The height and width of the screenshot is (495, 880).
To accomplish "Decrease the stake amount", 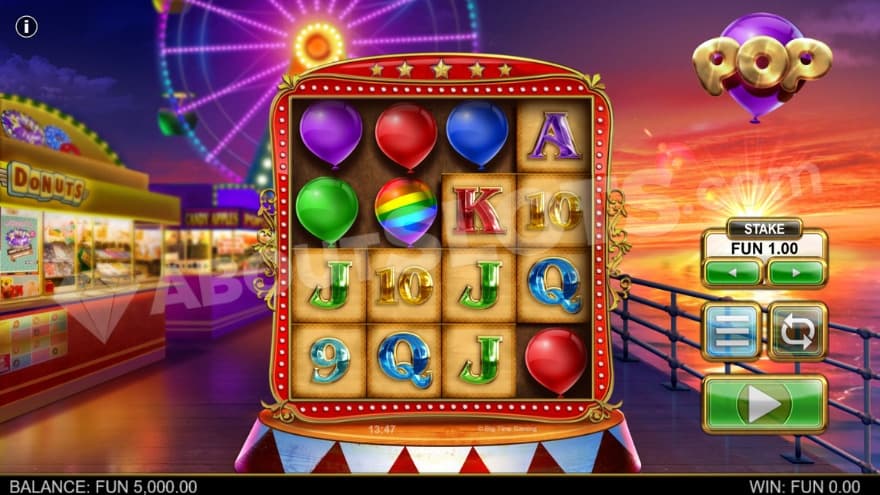I will point(733,273).
